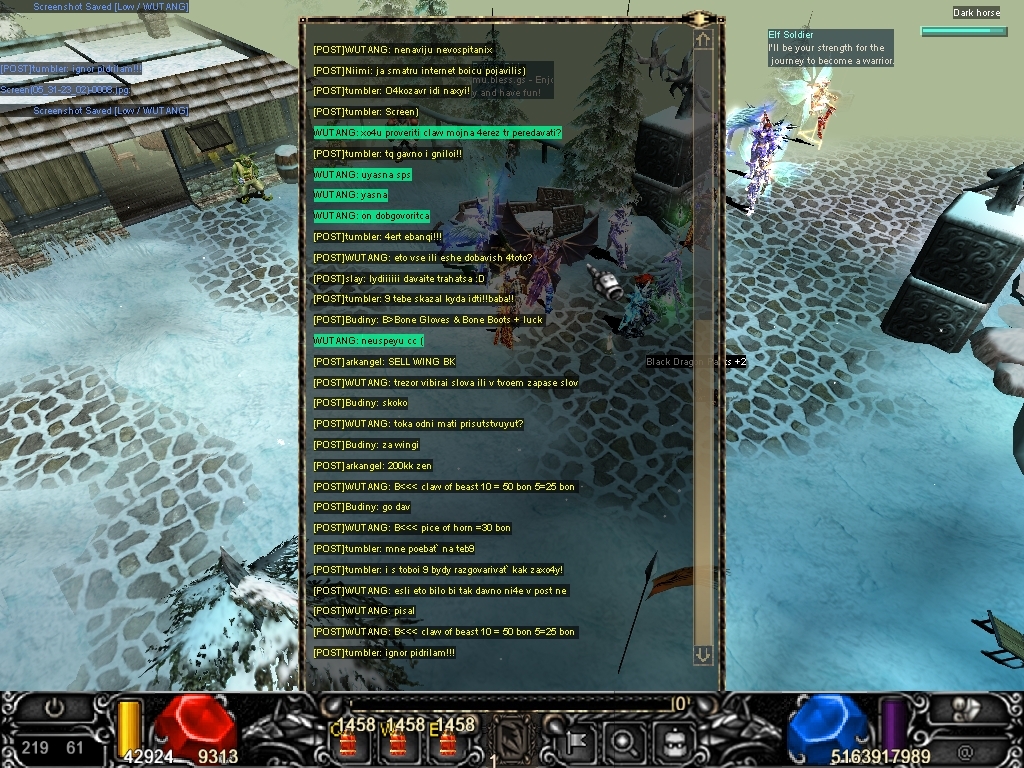Use the third potion slot in the hotbar
This screenshot has height=768, width=1024.
pos(447,743)
